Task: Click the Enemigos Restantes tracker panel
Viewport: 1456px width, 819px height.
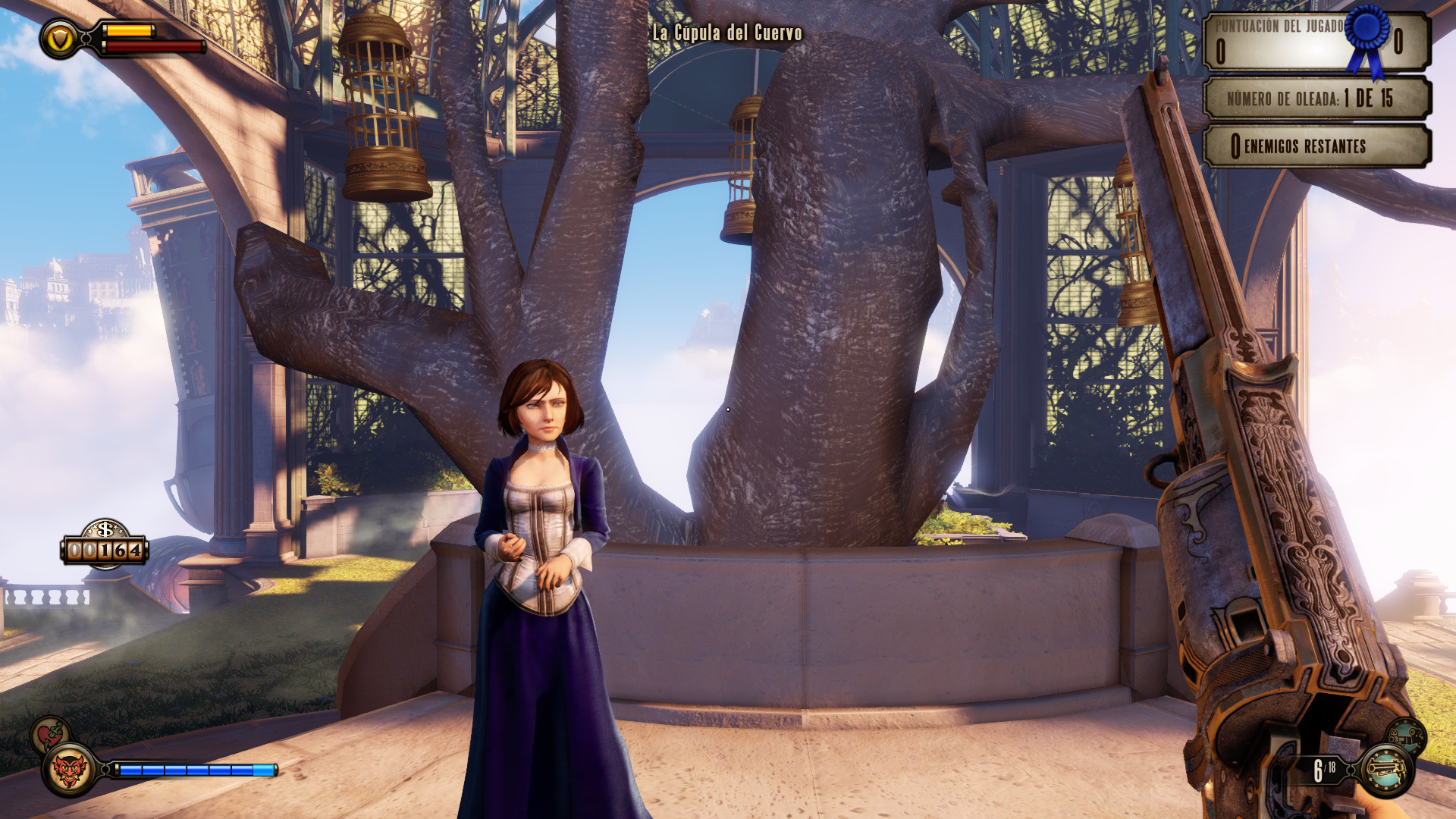Action: pos(1316,146)
